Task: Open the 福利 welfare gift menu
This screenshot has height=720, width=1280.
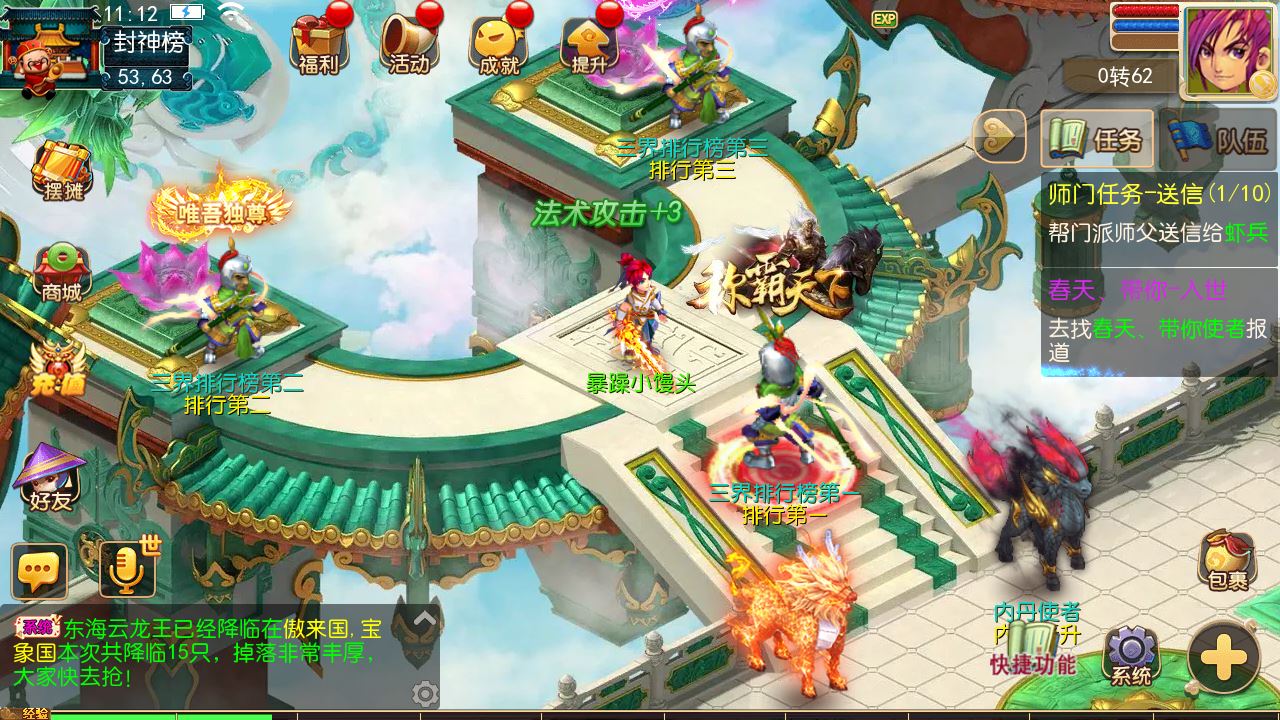Action: 318,45
